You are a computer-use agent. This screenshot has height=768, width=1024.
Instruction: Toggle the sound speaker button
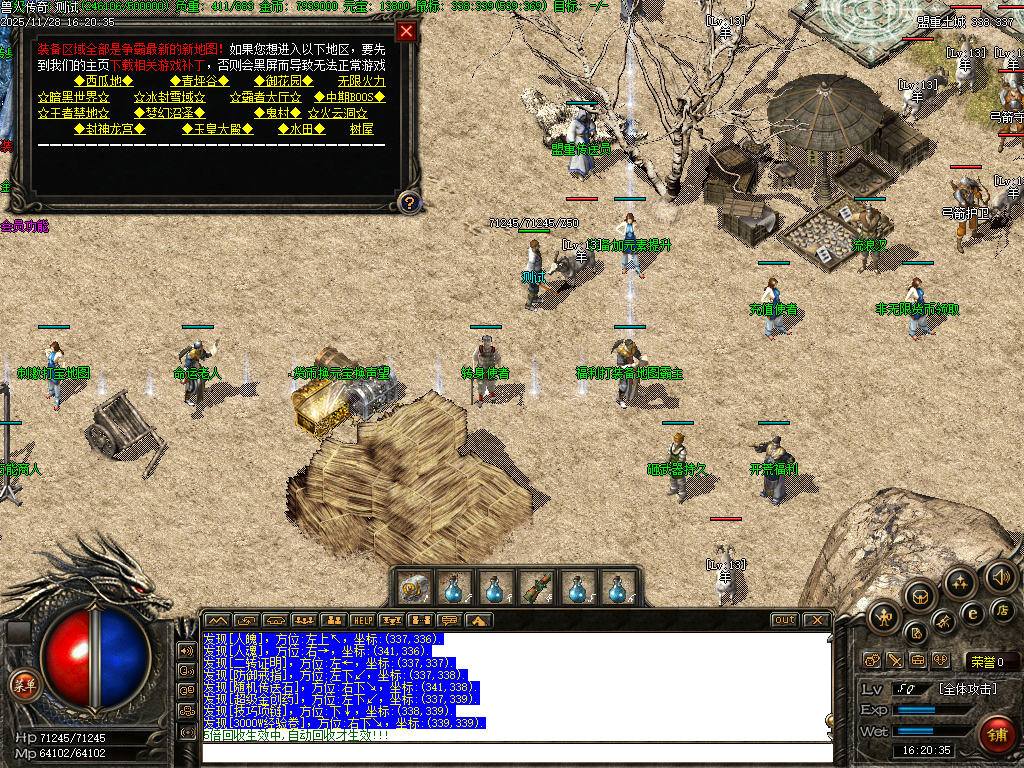pos(1000,576)
